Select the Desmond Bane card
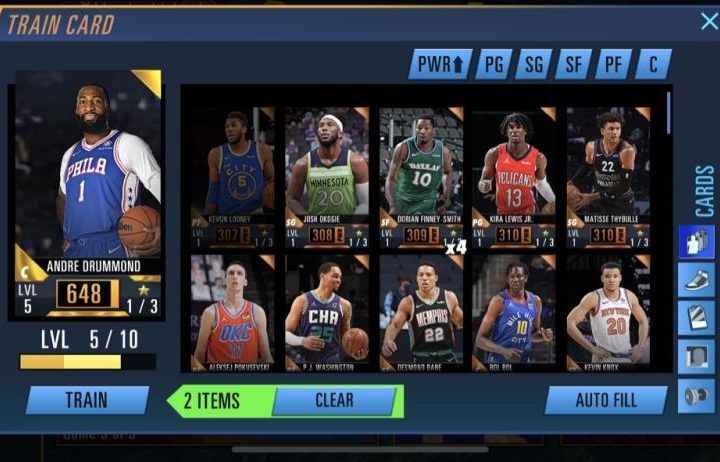 421,312
